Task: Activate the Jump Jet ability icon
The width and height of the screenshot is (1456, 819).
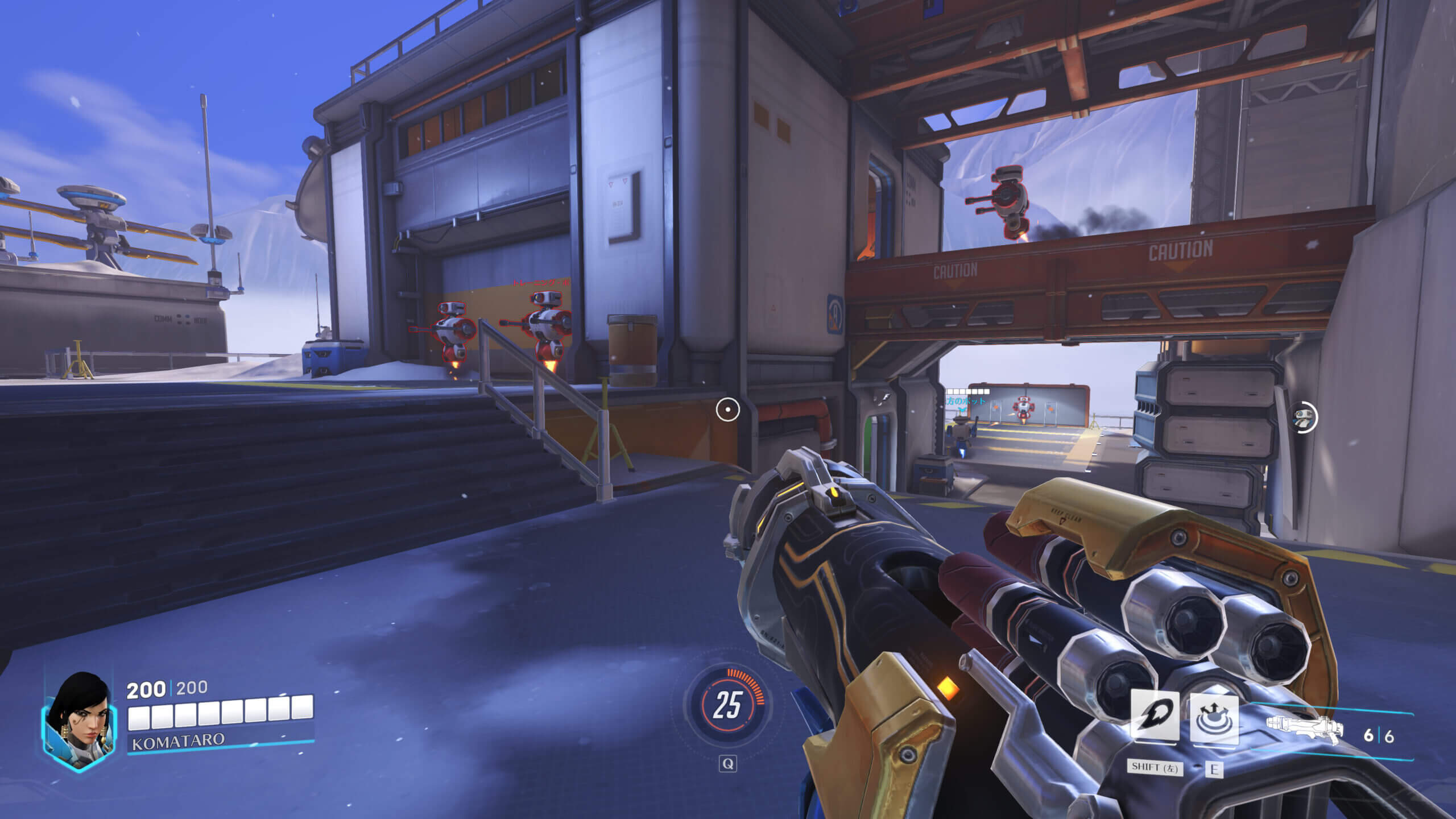Action: 1153,717
